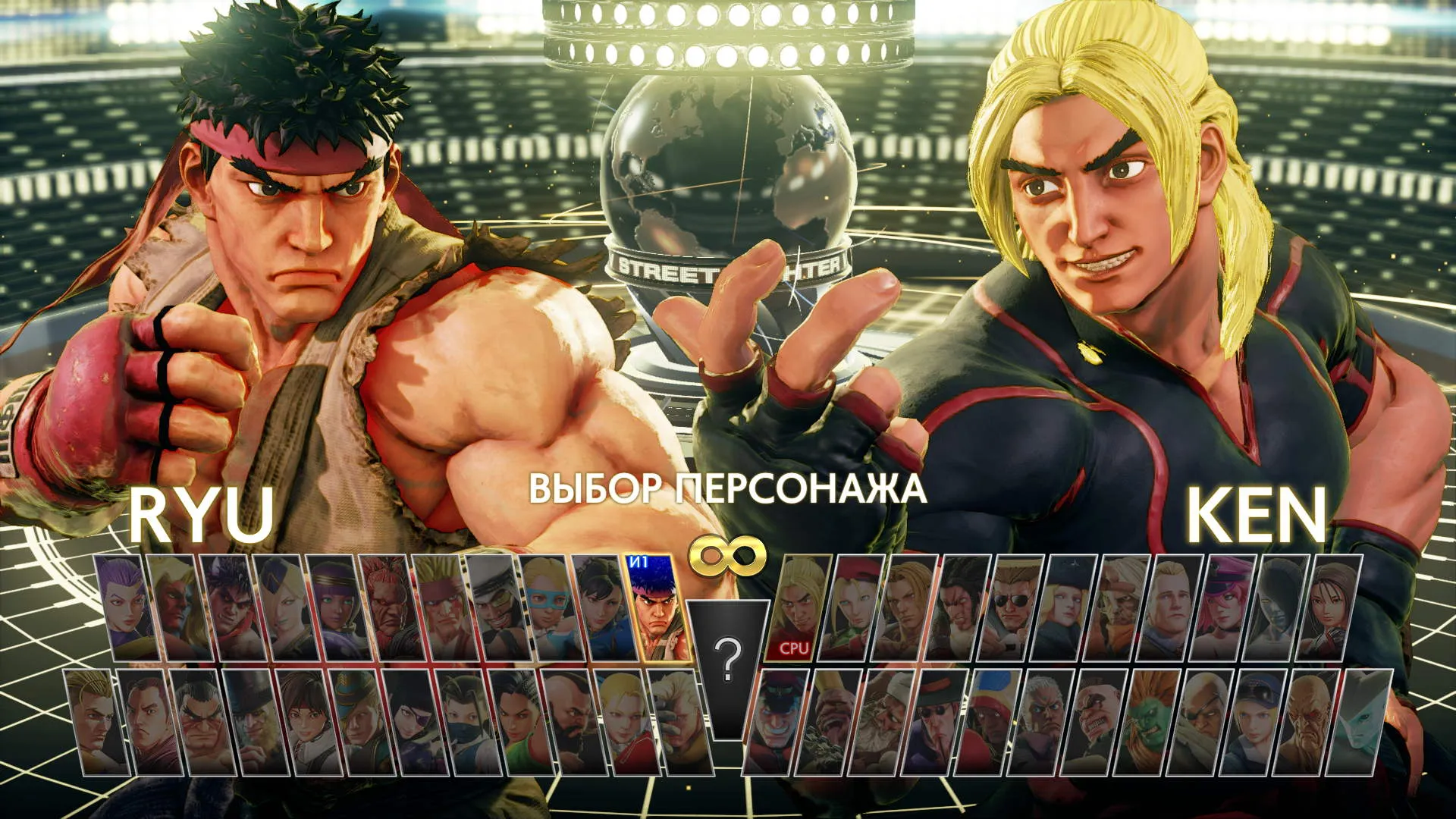
Task: Choose Dhalsim in the red-yellow turban
Action: (x=987, y=722)
